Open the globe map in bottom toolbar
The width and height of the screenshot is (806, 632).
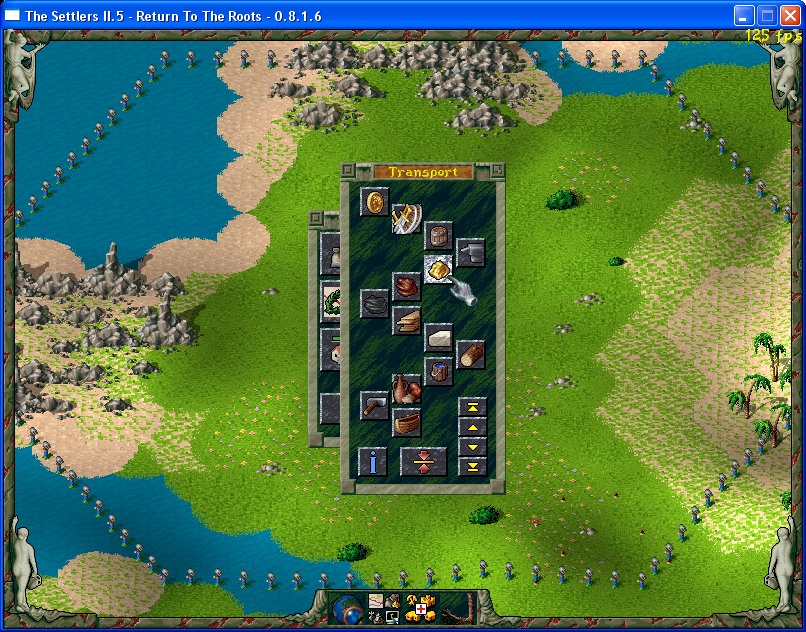[x=348, y=609]
